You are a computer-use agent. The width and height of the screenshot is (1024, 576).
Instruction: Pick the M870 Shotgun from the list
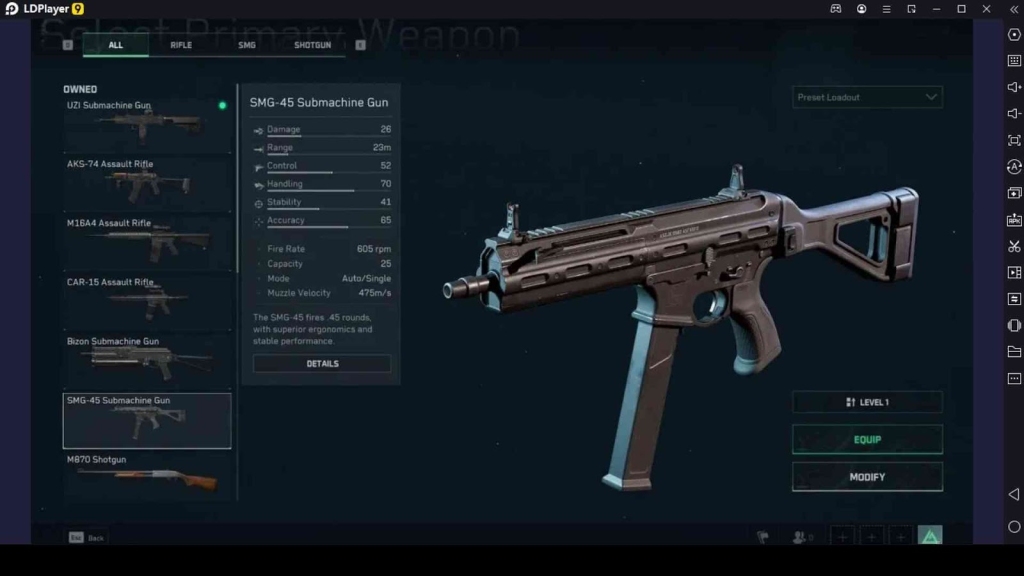(x=147, y=476)
